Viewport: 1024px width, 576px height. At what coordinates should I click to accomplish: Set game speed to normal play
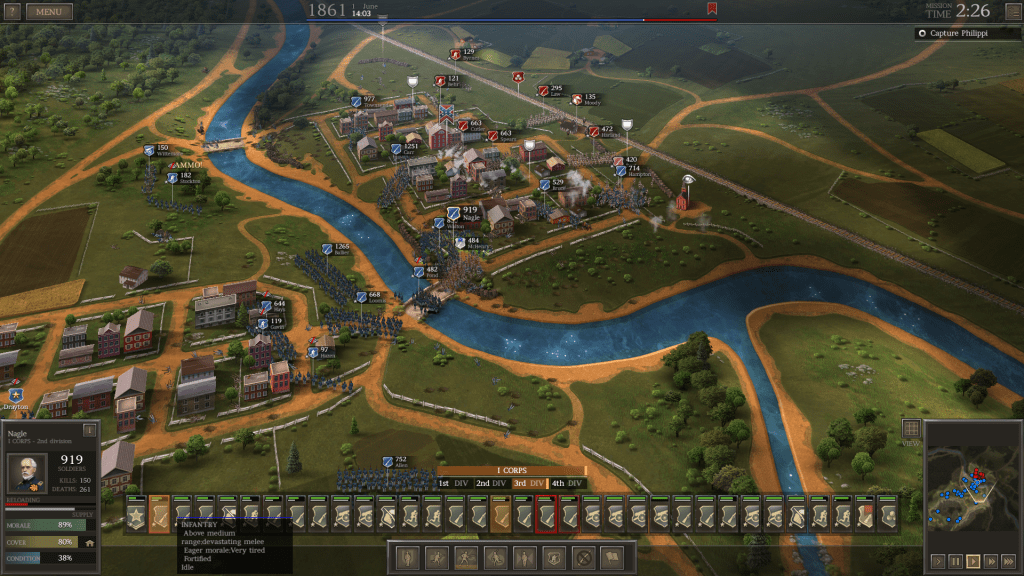click(973, 561)
